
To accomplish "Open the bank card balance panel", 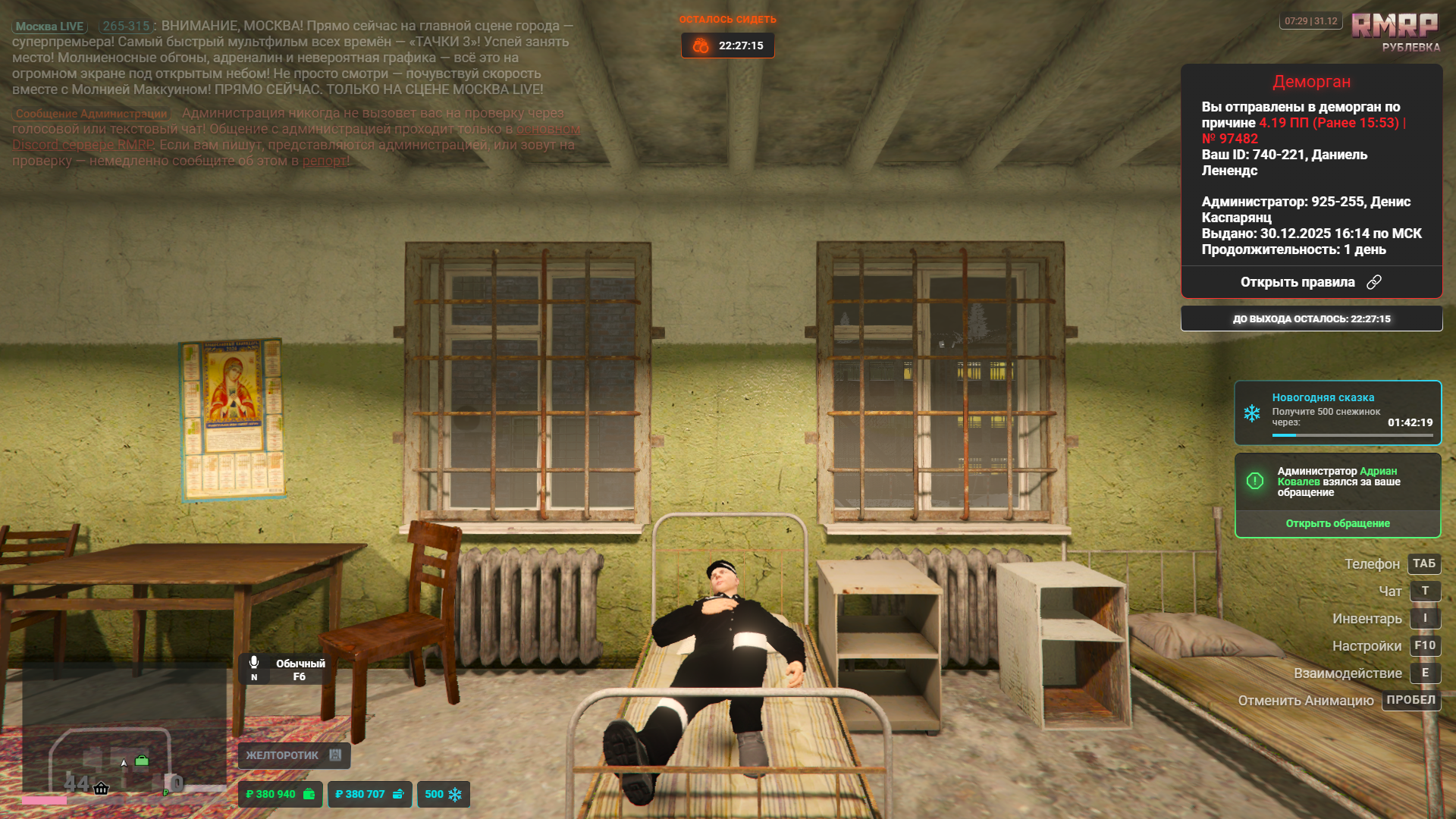I will pyautogui.click(x=369, y=794).
